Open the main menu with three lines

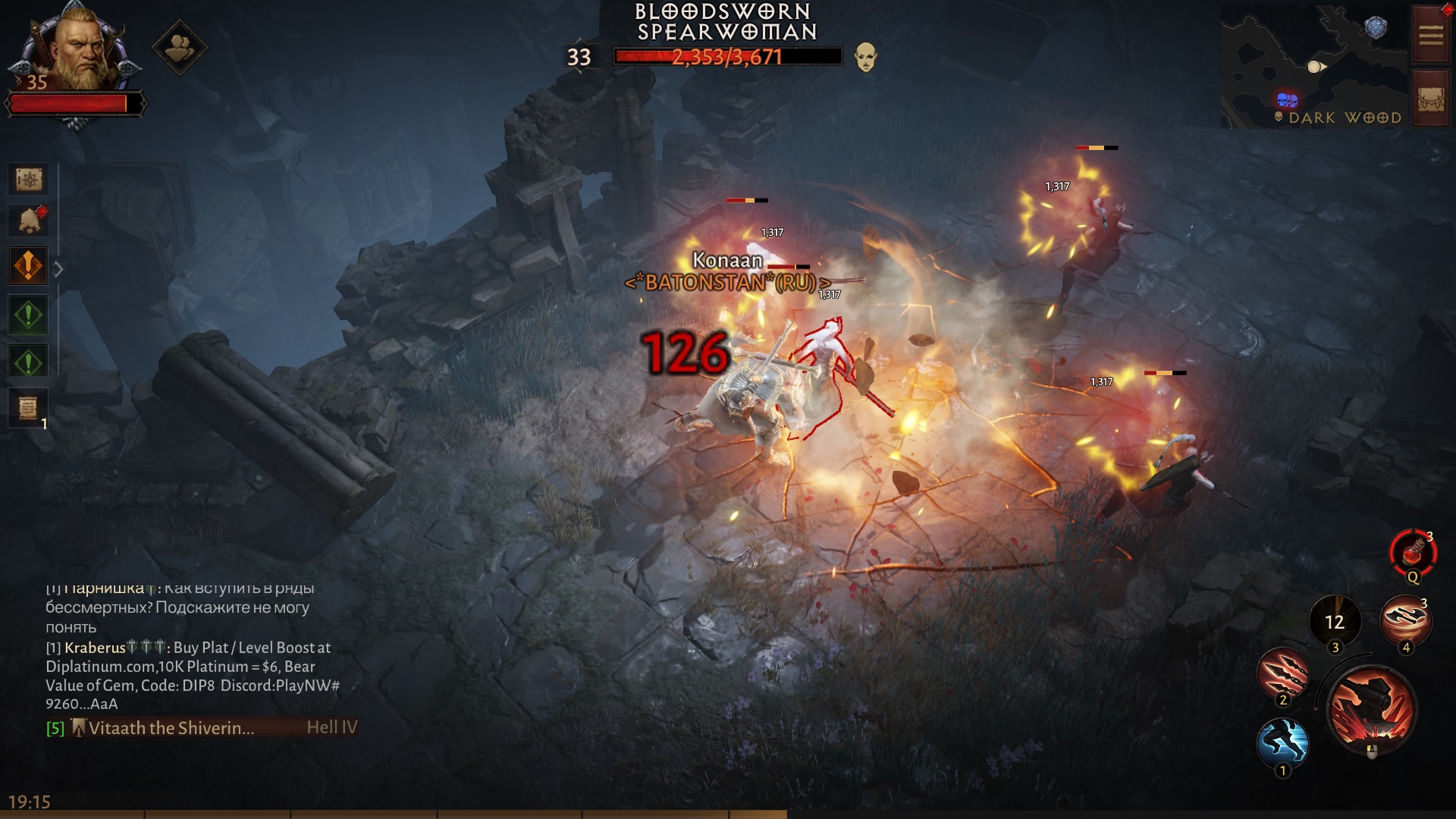click(1431, 36)
